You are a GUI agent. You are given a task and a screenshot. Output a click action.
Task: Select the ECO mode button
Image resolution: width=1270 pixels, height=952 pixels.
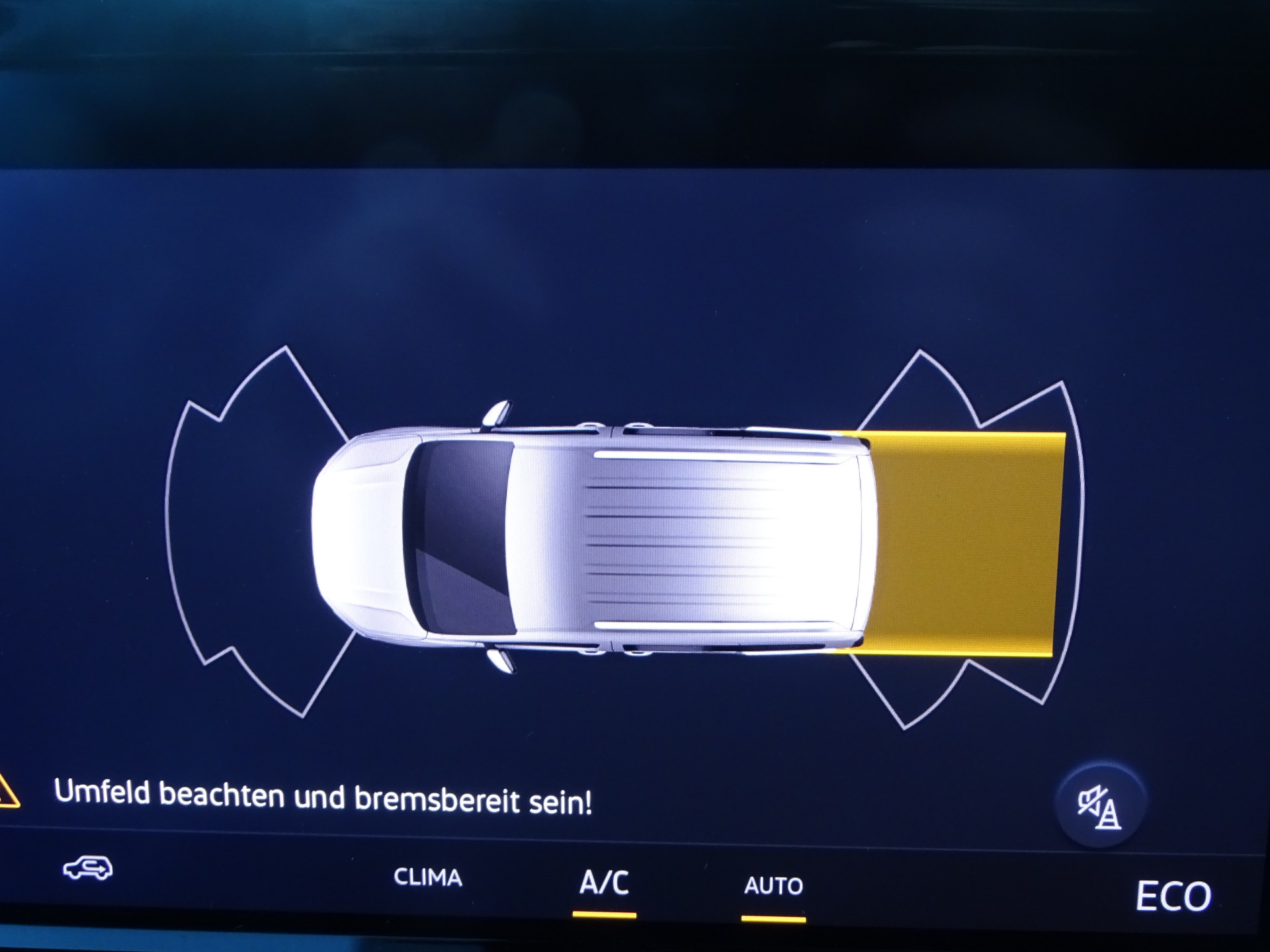[1173, 896]
